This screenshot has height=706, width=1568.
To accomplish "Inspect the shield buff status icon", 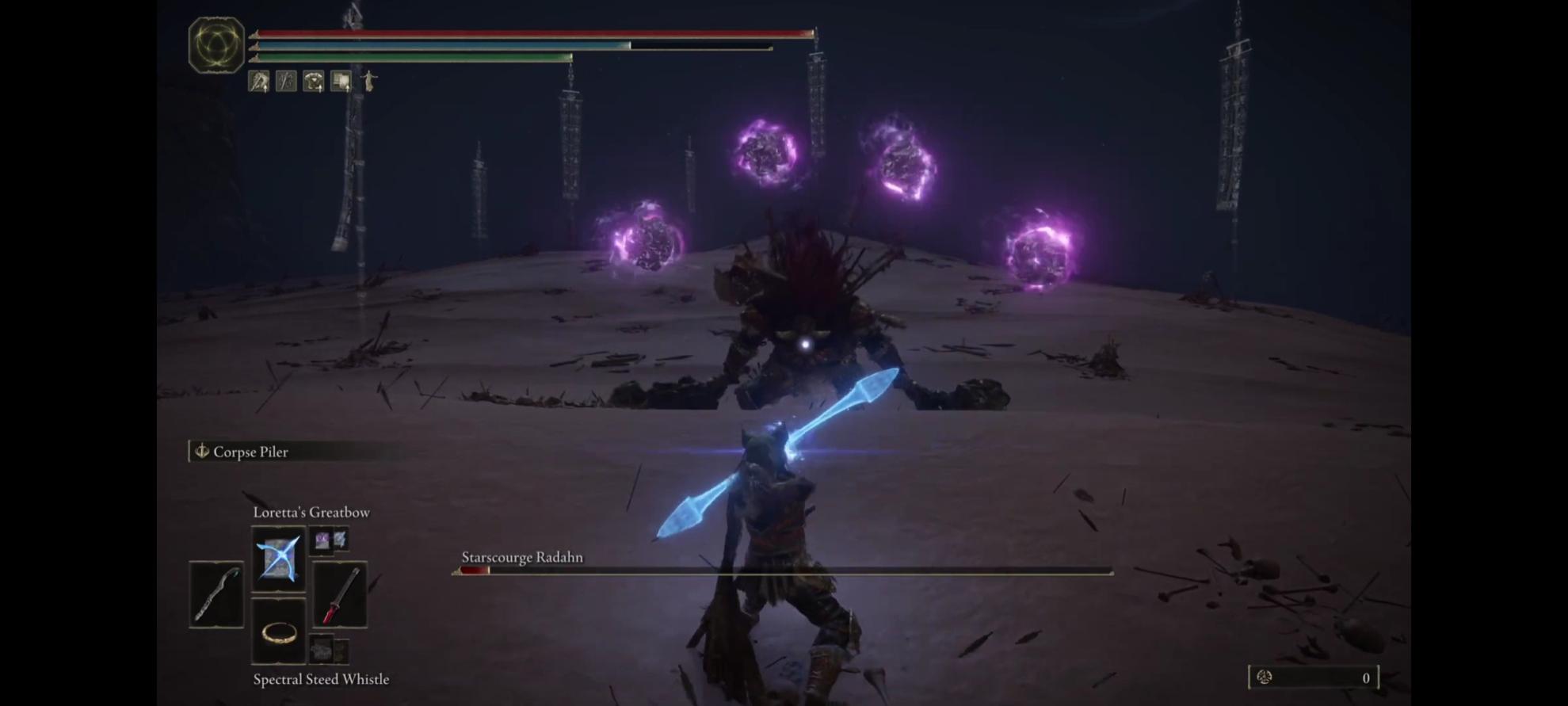I will (x=341, y=81).
